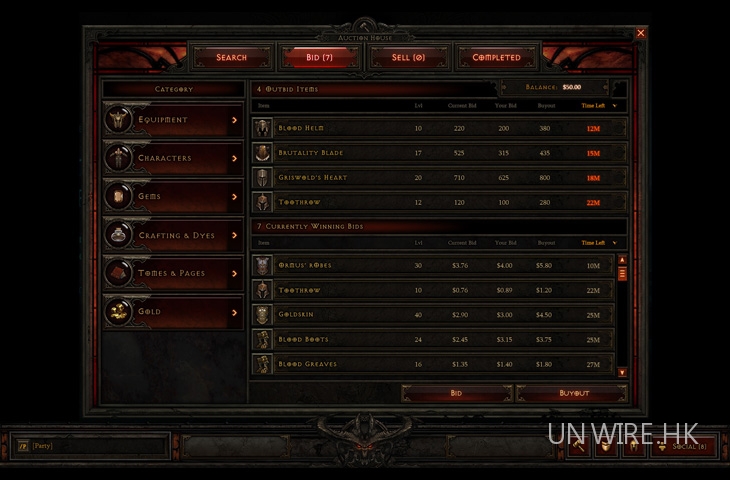This screenshot has width=730, height=480.
Task: Open the Bid (7) tab
Action: click(x=320, y=58)
